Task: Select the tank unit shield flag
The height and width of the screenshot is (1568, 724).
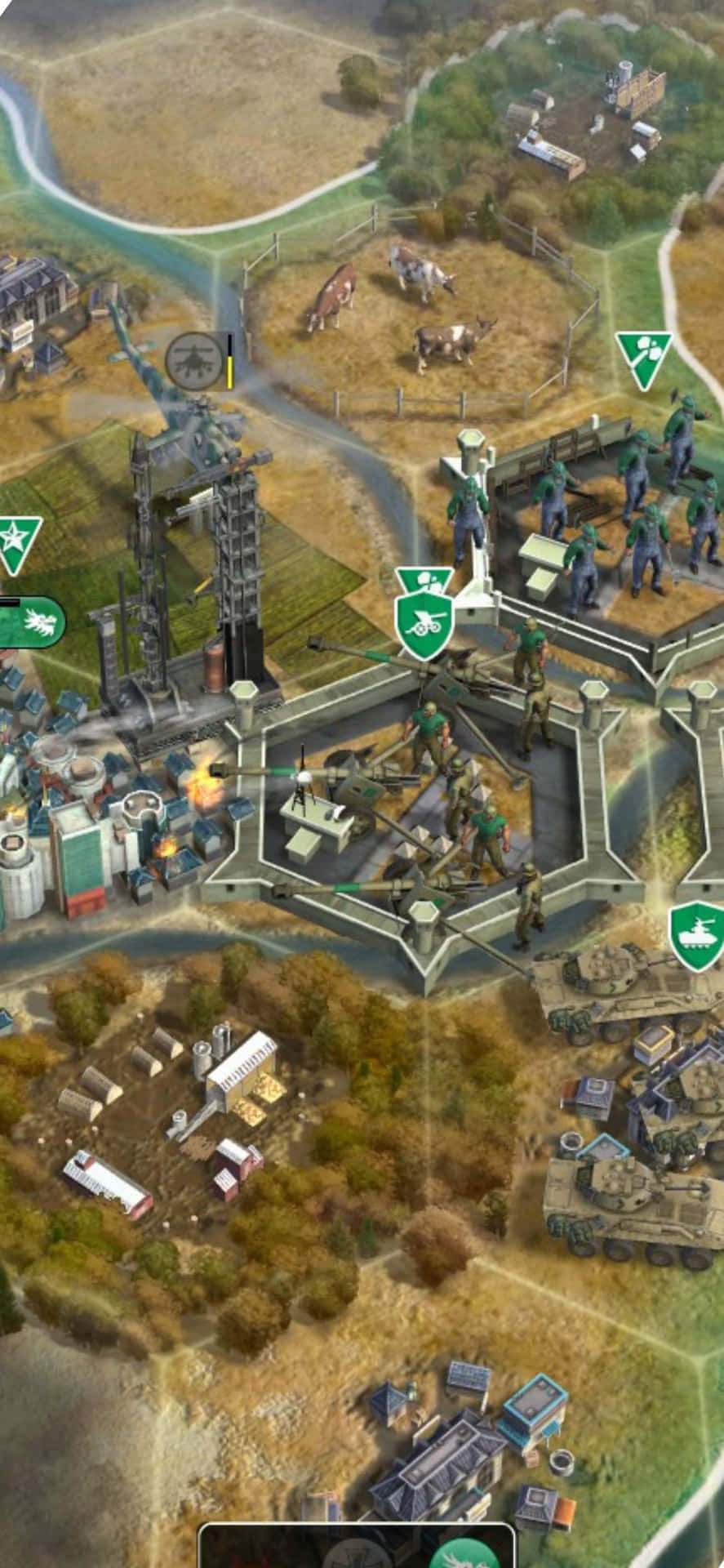Action: coord(698,935)
